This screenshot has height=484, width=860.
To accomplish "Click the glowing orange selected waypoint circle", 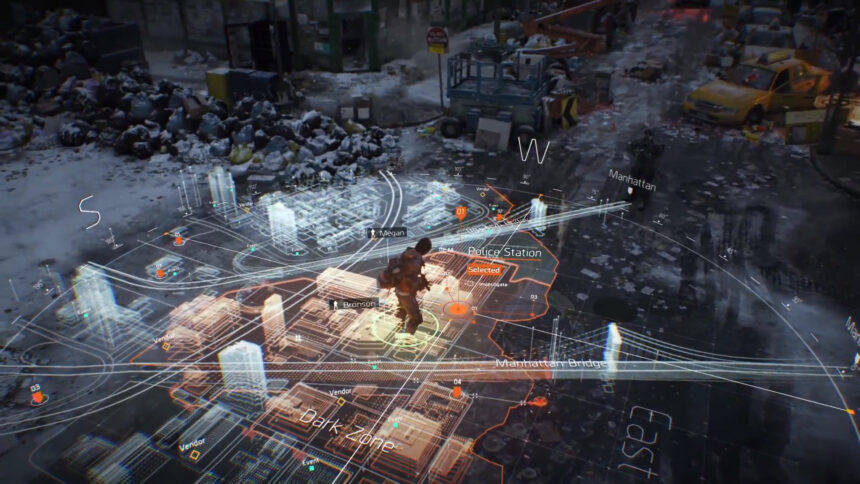I will pos(459,309).
